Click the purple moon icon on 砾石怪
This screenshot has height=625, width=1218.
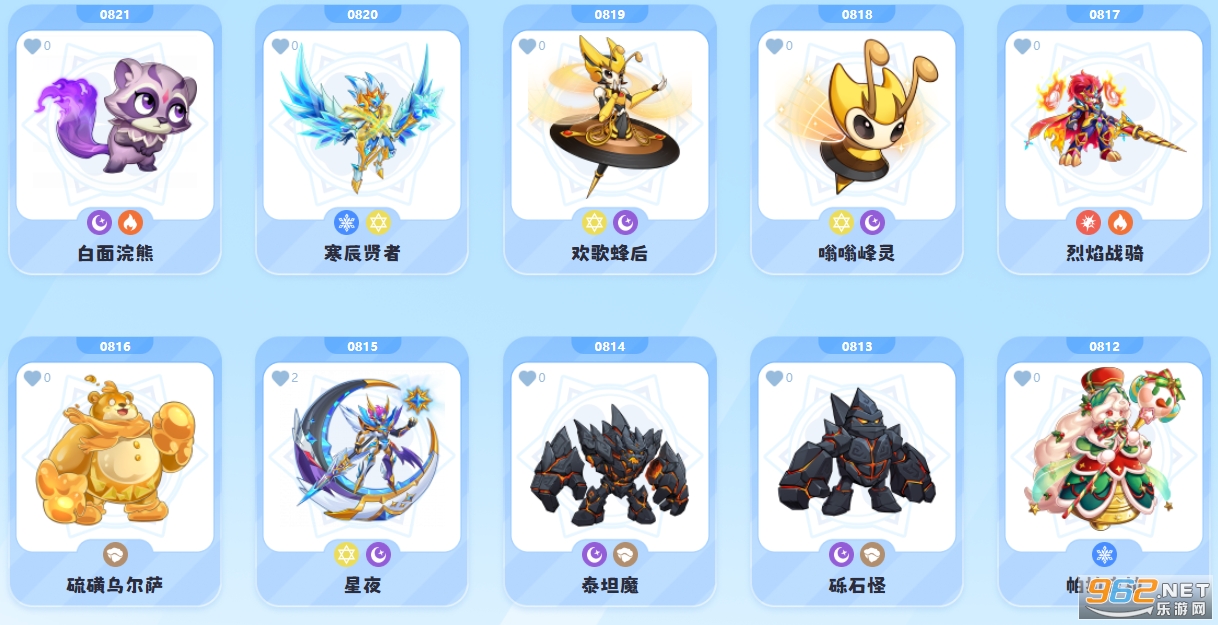[x=841, y=554]
